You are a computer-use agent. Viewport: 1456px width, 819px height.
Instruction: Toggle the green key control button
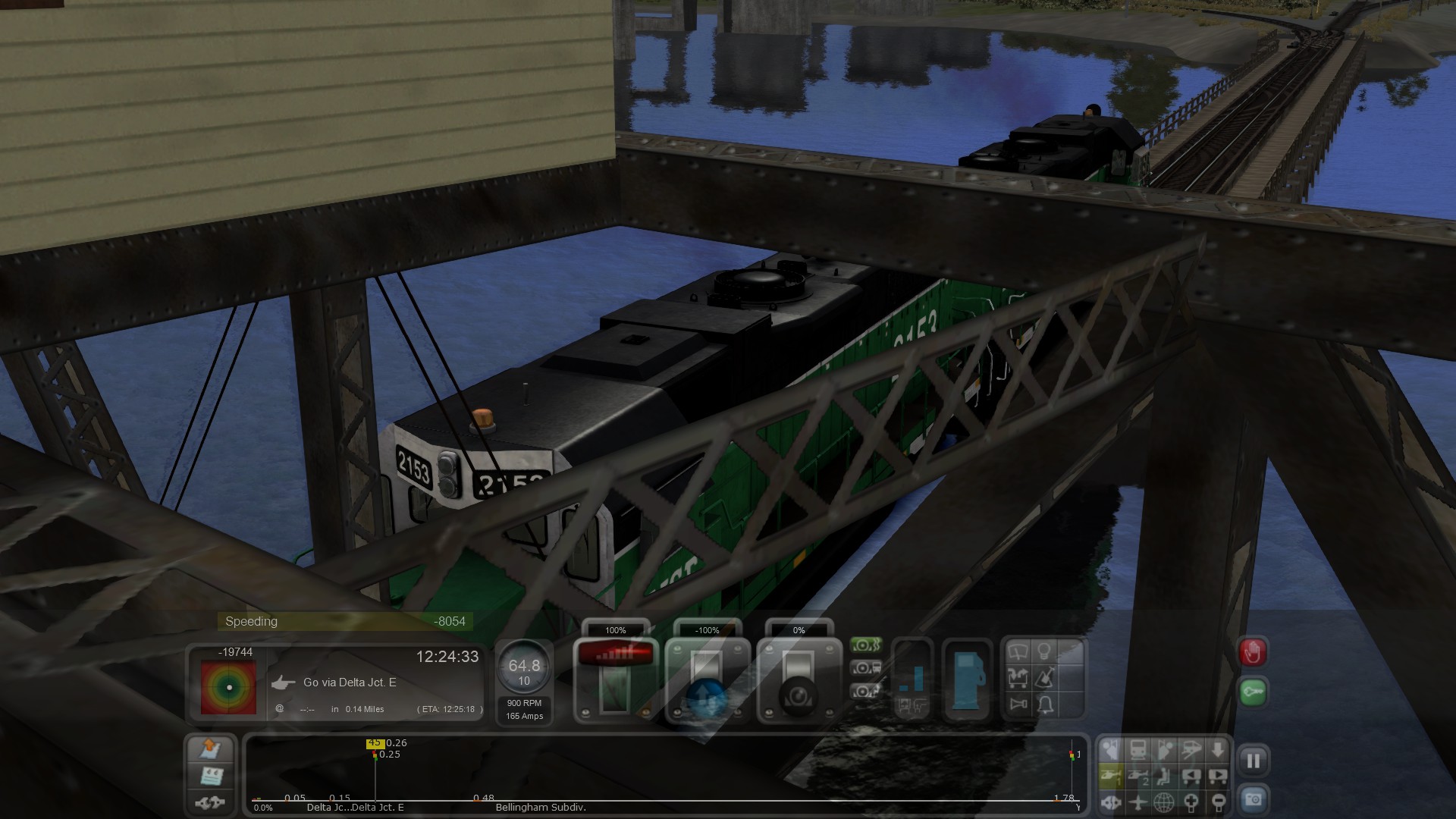[1253, 692]
